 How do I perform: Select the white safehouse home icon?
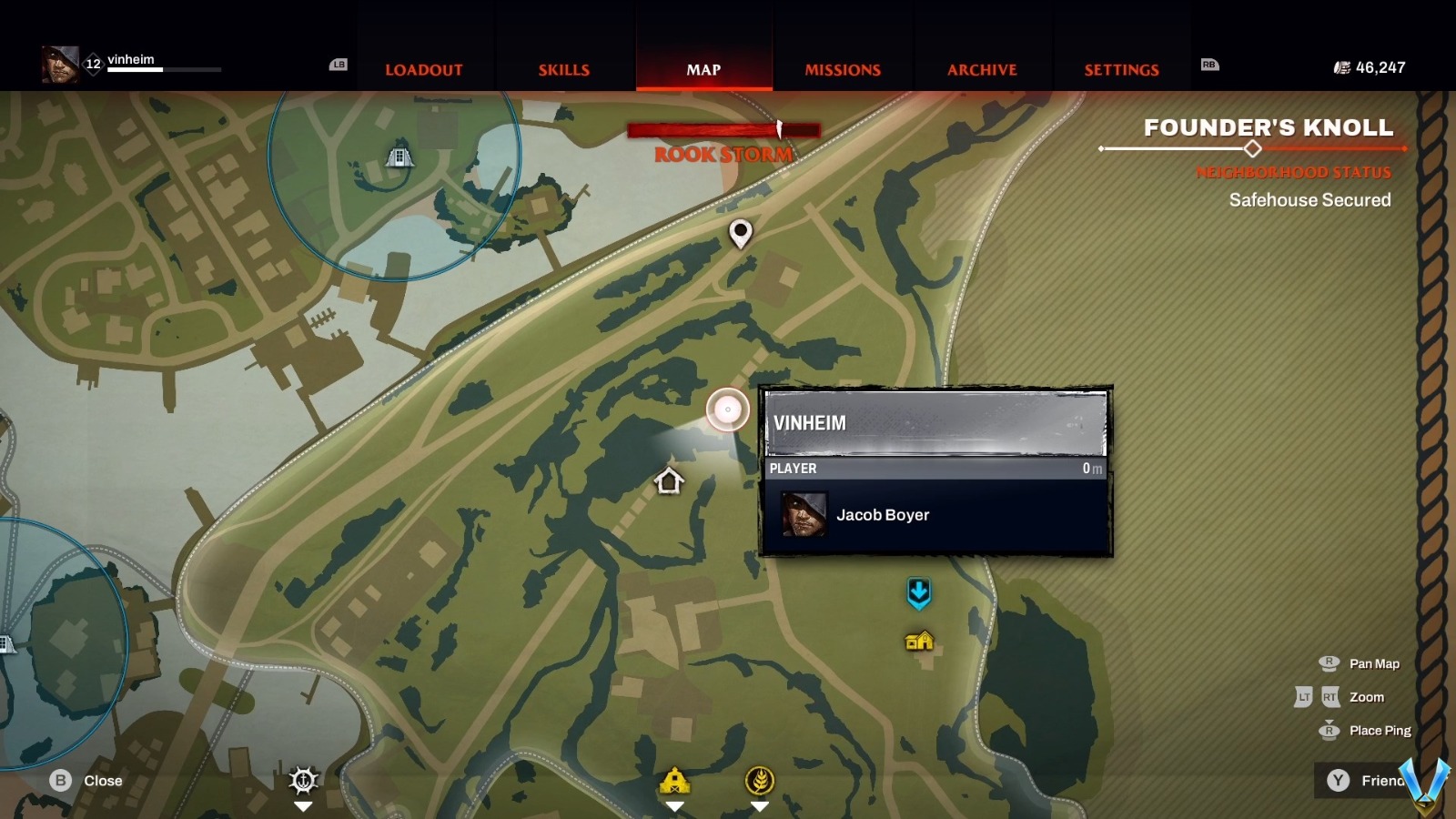667,482
